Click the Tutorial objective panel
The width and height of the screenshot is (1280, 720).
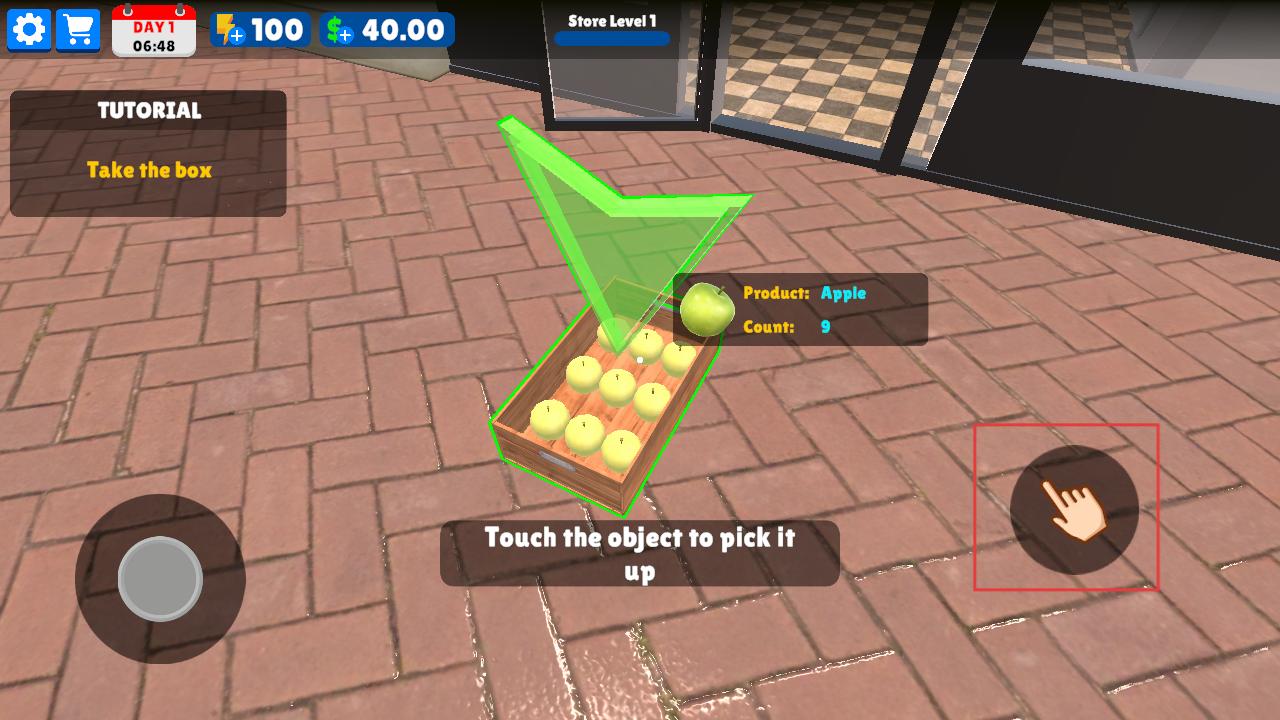[148, 153]
